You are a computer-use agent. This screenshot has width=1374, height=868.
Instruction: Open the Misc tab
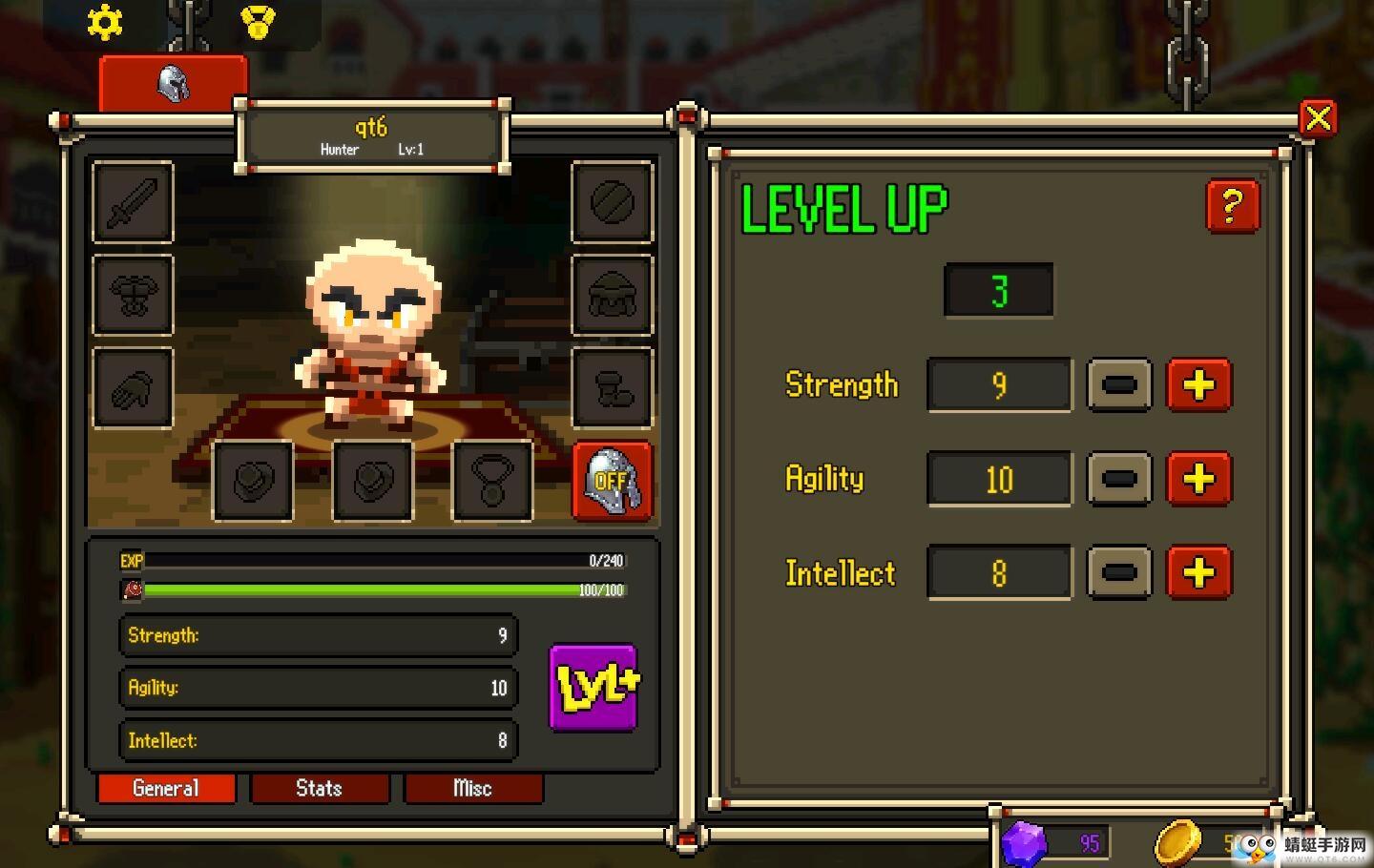[474, 789]
